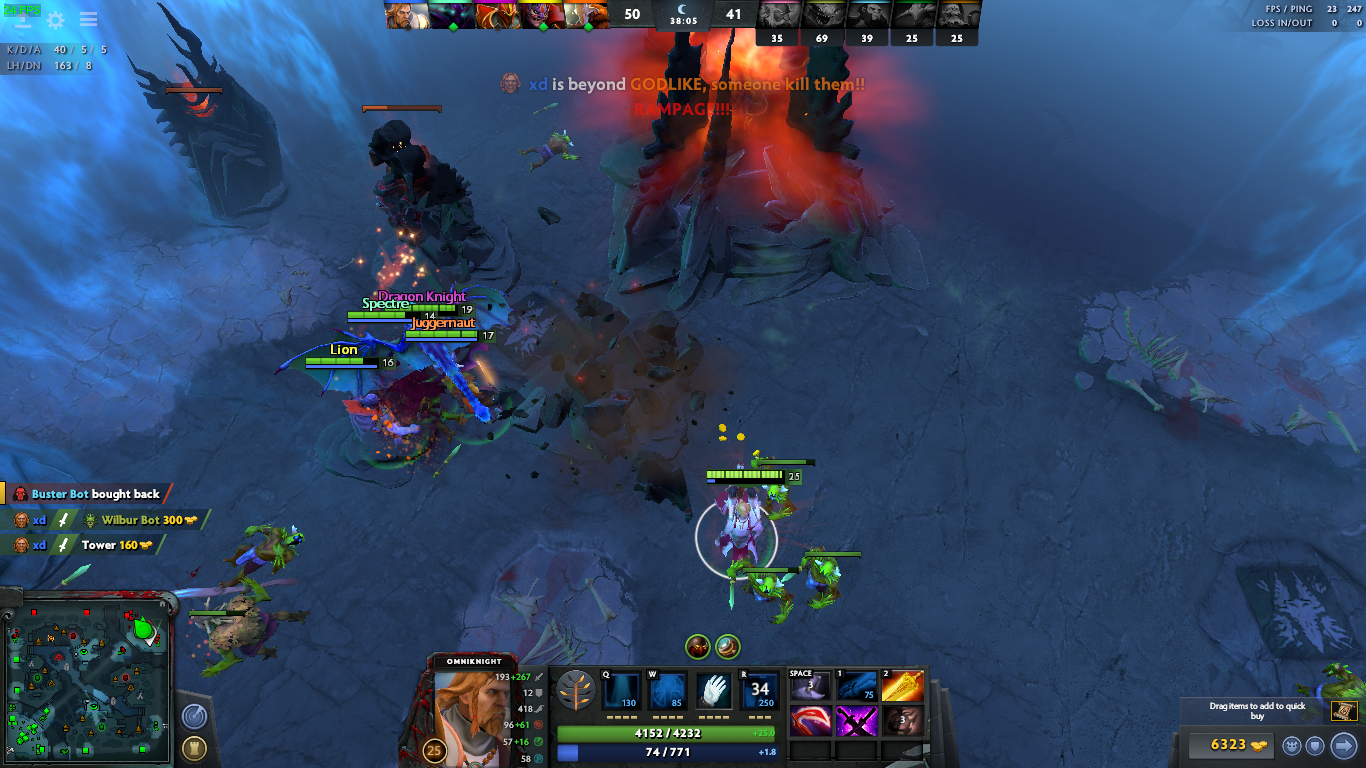Open the settings gear menu
The height and width of the screenshot is (768, 1366).
(56, 20)
